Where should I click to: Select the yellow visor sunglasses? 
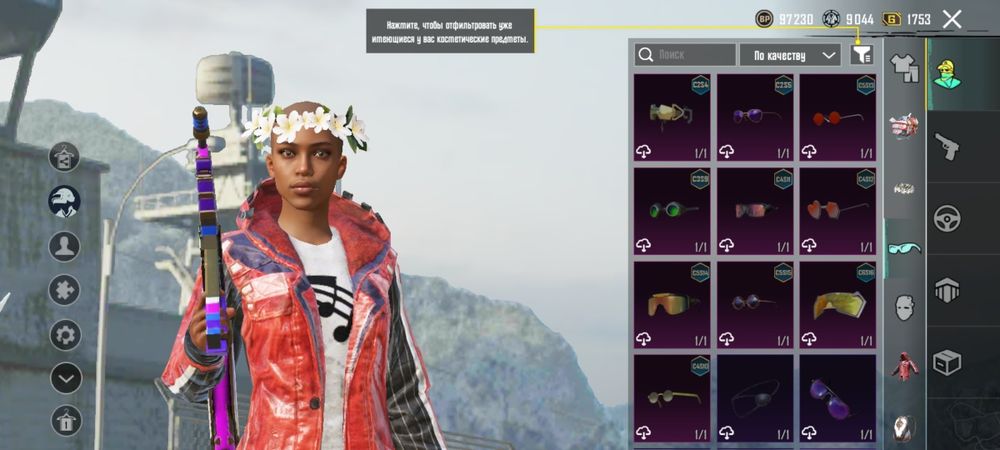(x=838, y=304)
